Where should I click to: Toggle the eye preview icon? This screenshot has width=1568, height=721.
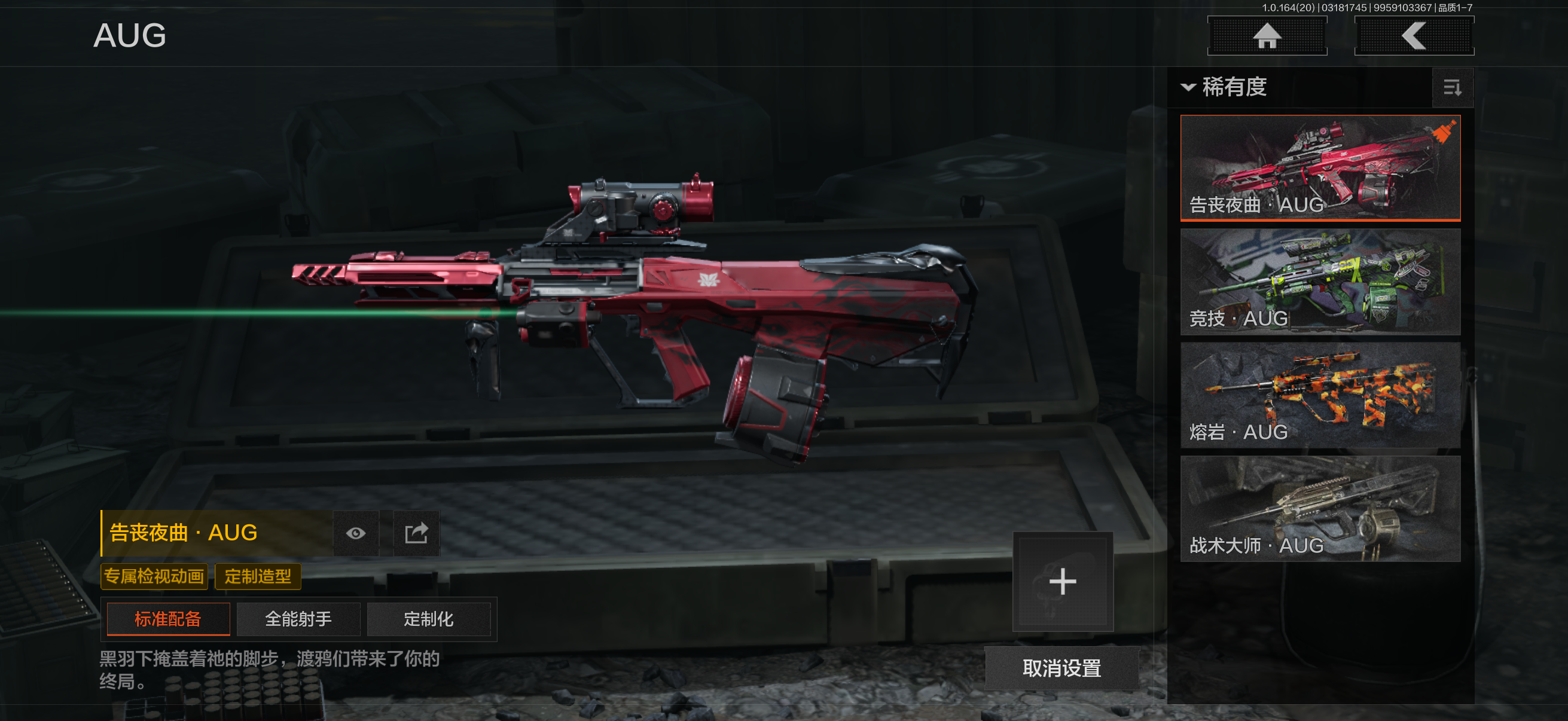click(x=356, y=534)
